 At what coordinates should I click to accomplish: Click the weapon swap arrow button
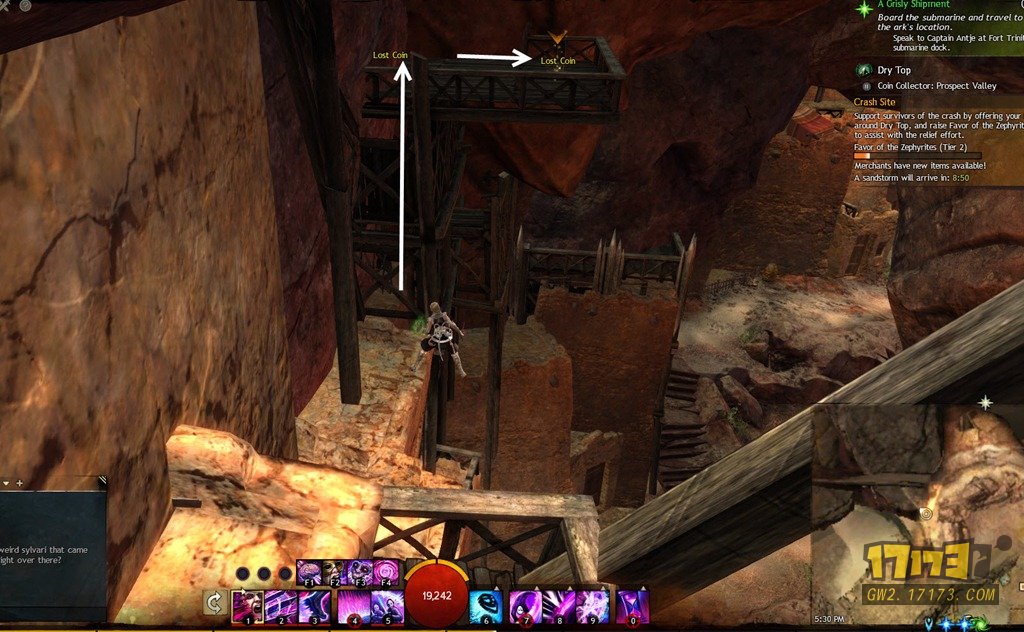212,603
